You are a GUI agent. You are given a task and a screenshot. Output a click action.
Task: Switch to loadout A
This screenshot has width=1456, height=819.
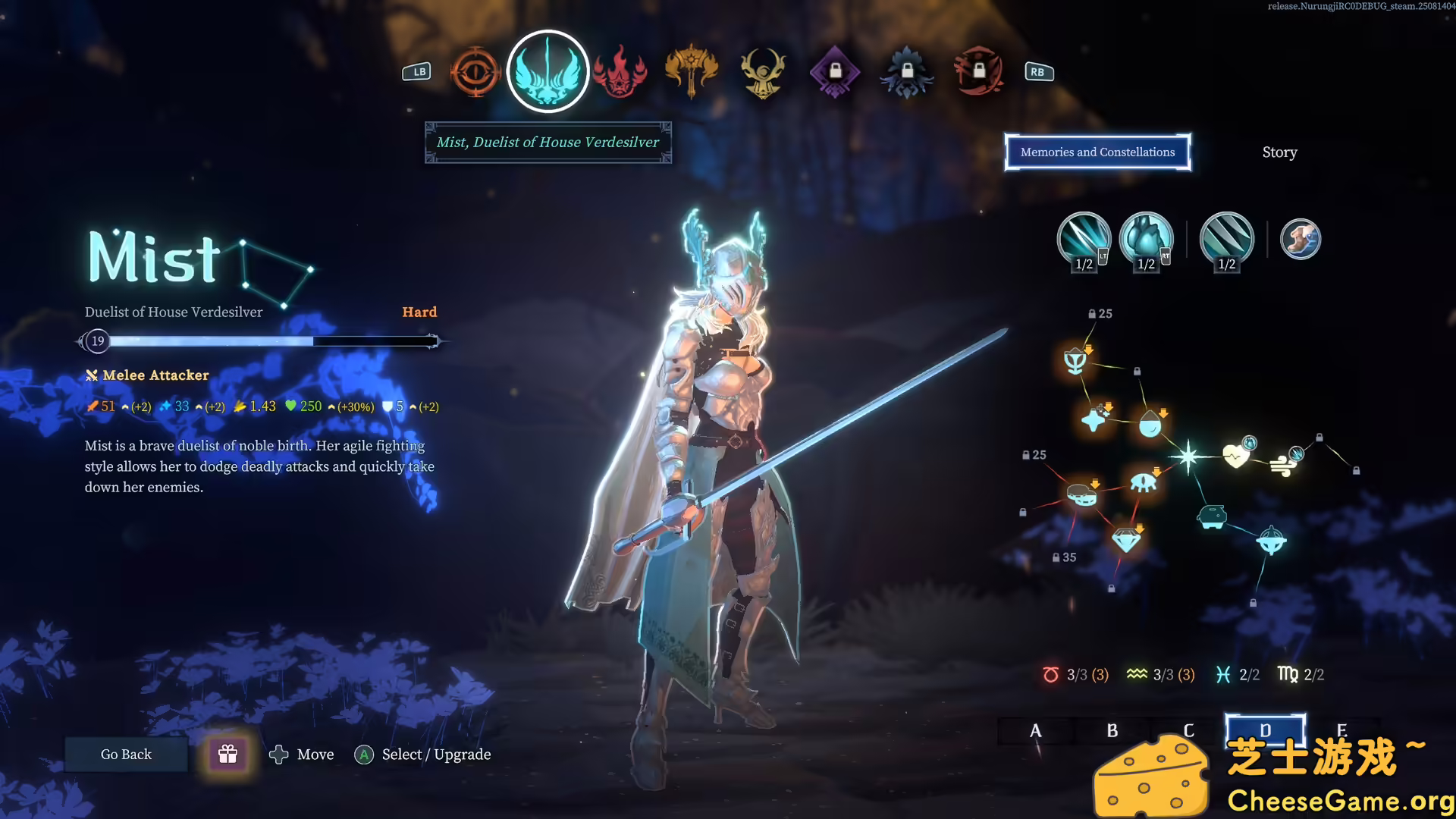1036,731
